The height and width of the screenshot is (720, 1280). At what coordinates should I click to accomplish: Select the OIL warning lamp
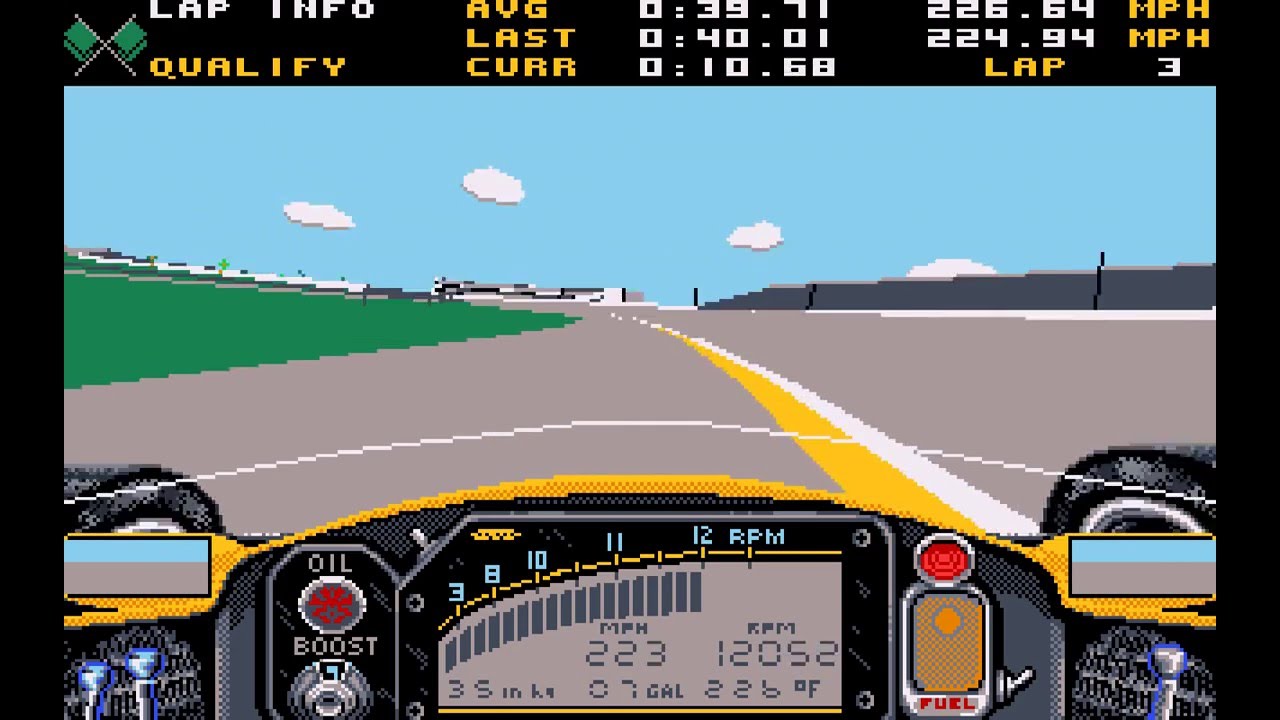332,603
